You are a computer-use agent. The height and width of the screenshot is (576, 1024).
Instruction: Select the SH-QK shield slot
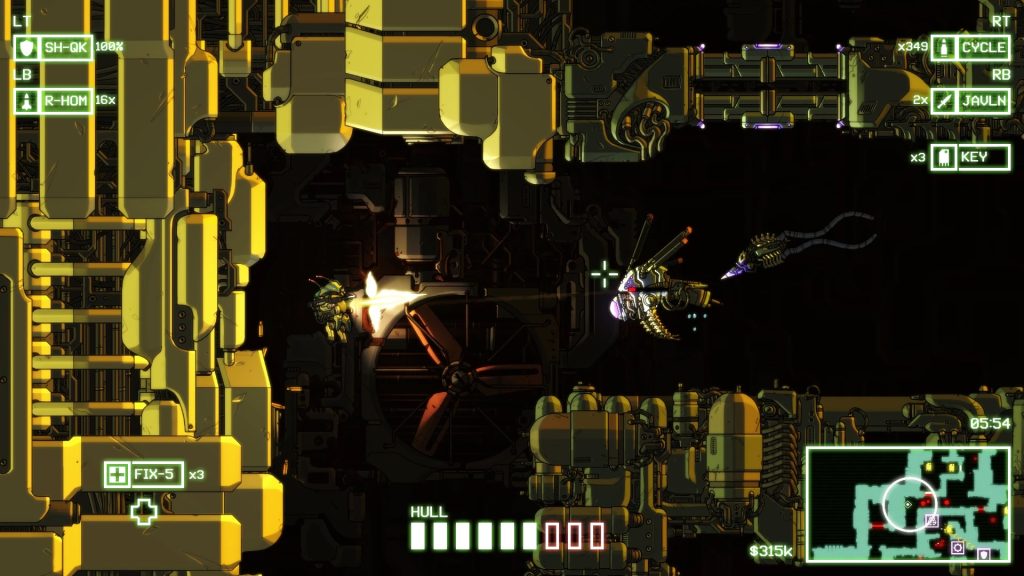(54, 47)
